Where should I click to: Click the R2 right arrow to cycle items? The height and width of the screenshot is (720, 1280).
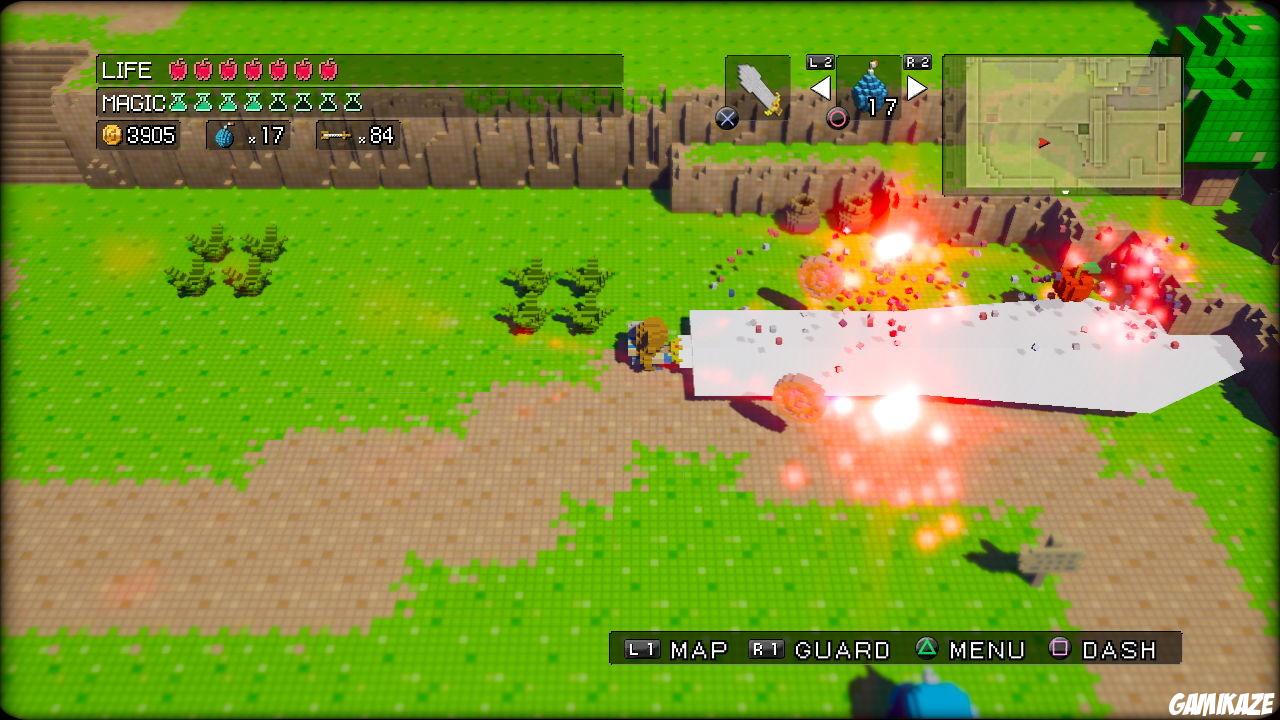(x=916, y=88)
